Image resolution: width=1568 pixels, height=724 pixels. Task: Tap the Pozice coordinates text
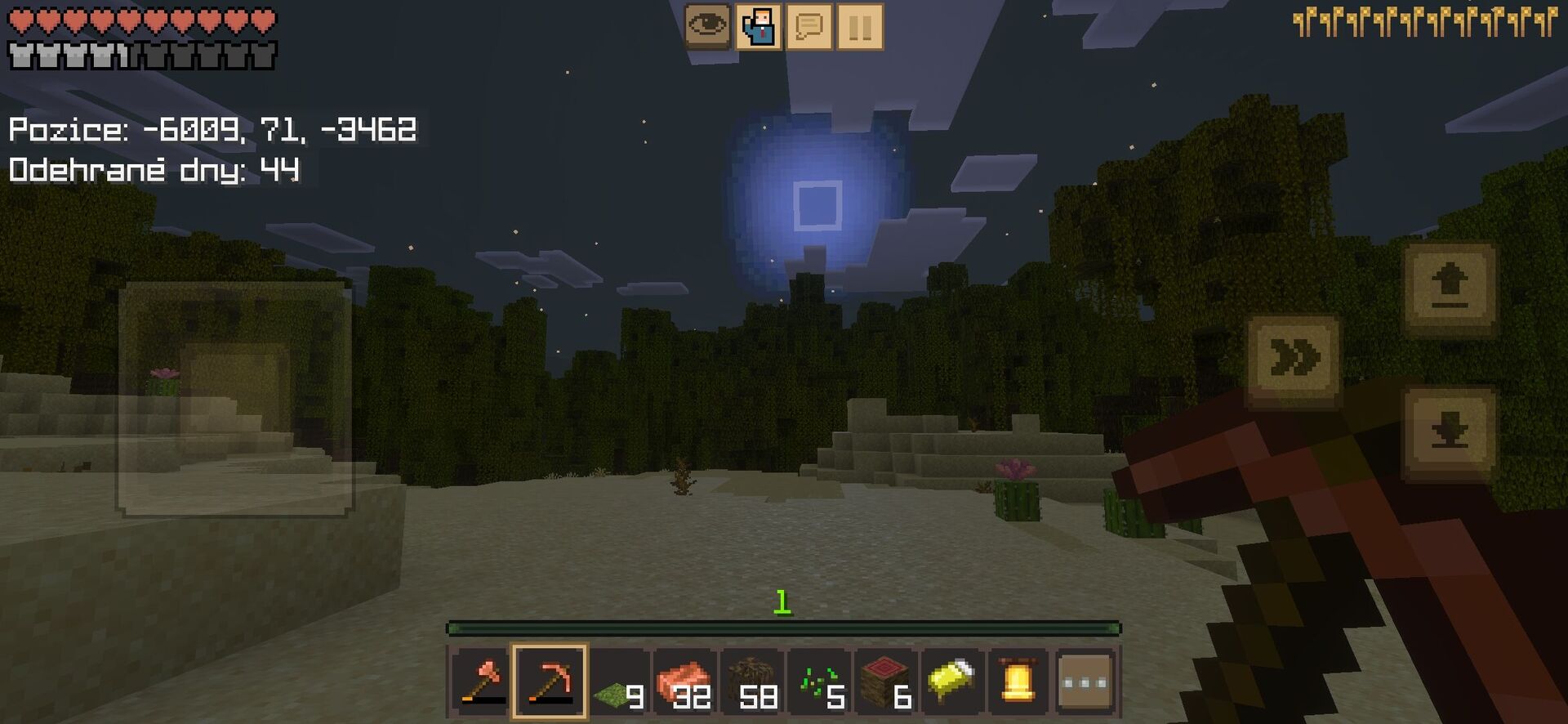pos(212,129)
